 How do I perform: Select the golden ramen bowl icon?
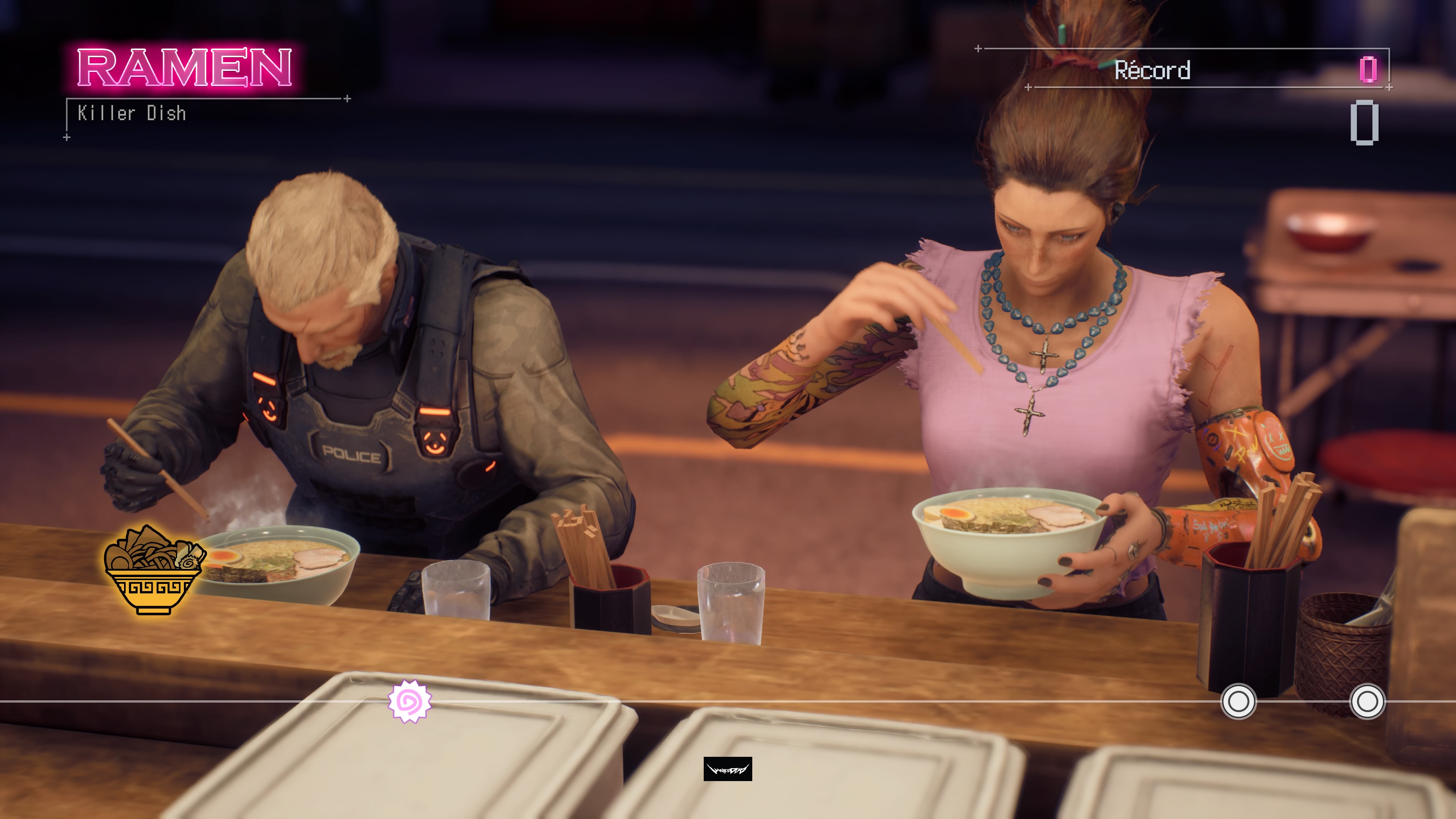click(152, 570)
